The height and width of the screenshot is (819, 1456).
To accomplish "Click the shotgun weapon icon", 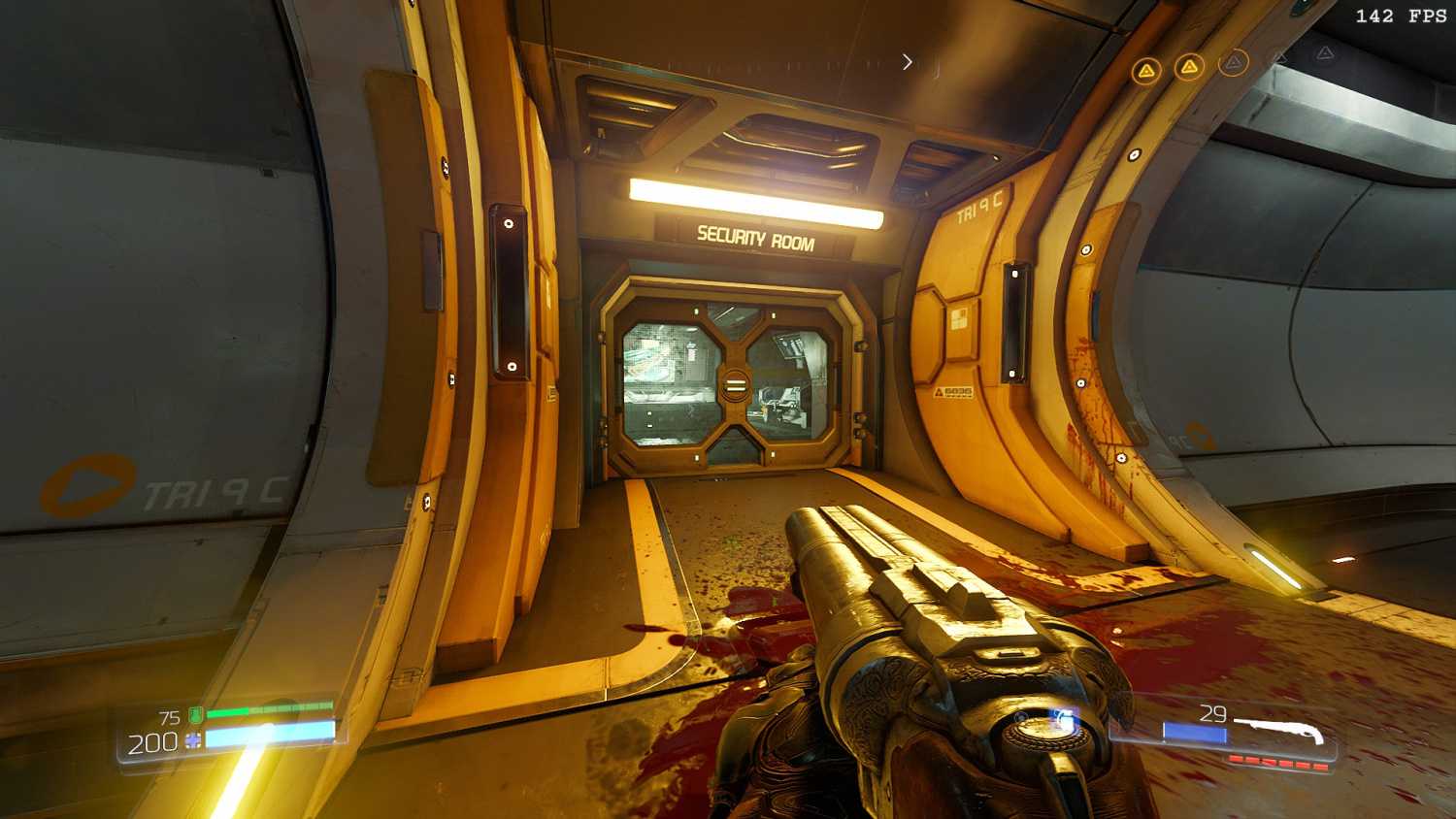I will click(1281, 730).
